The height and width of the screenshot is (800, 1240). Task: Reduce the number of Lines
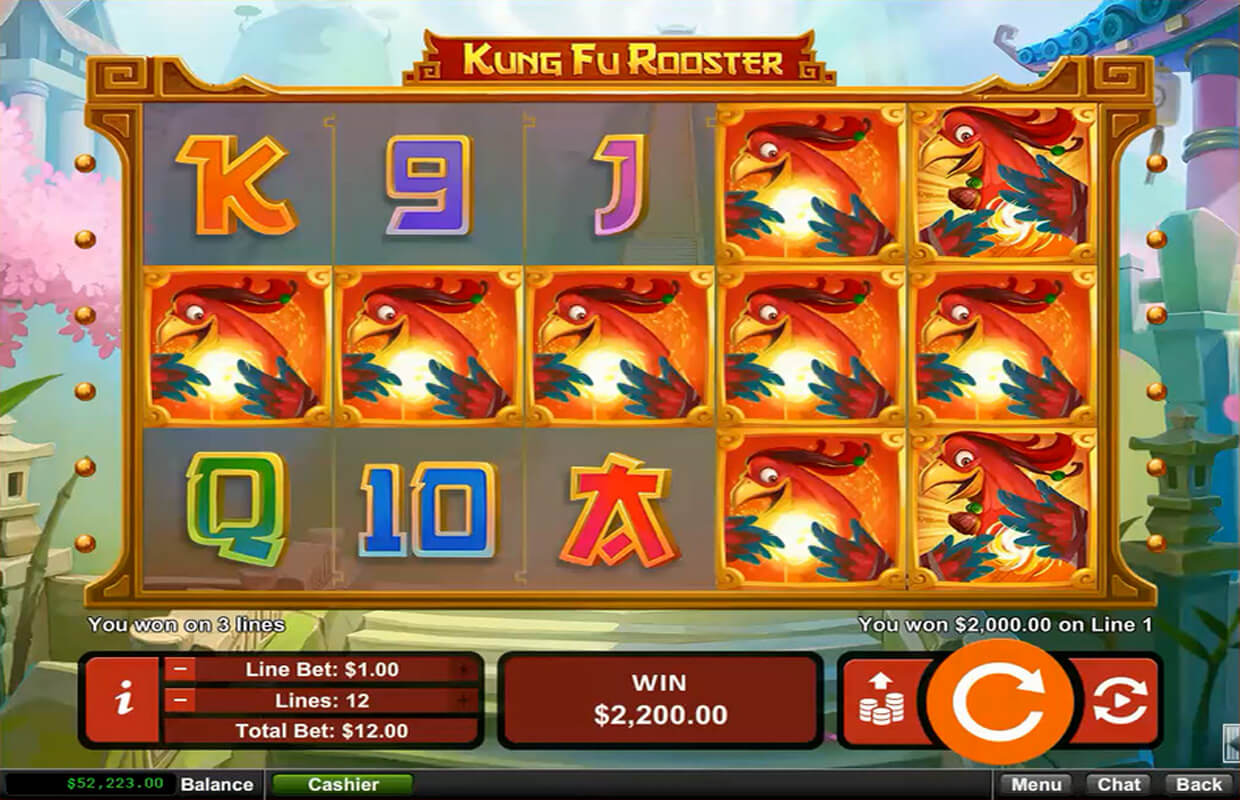[182, 700]
